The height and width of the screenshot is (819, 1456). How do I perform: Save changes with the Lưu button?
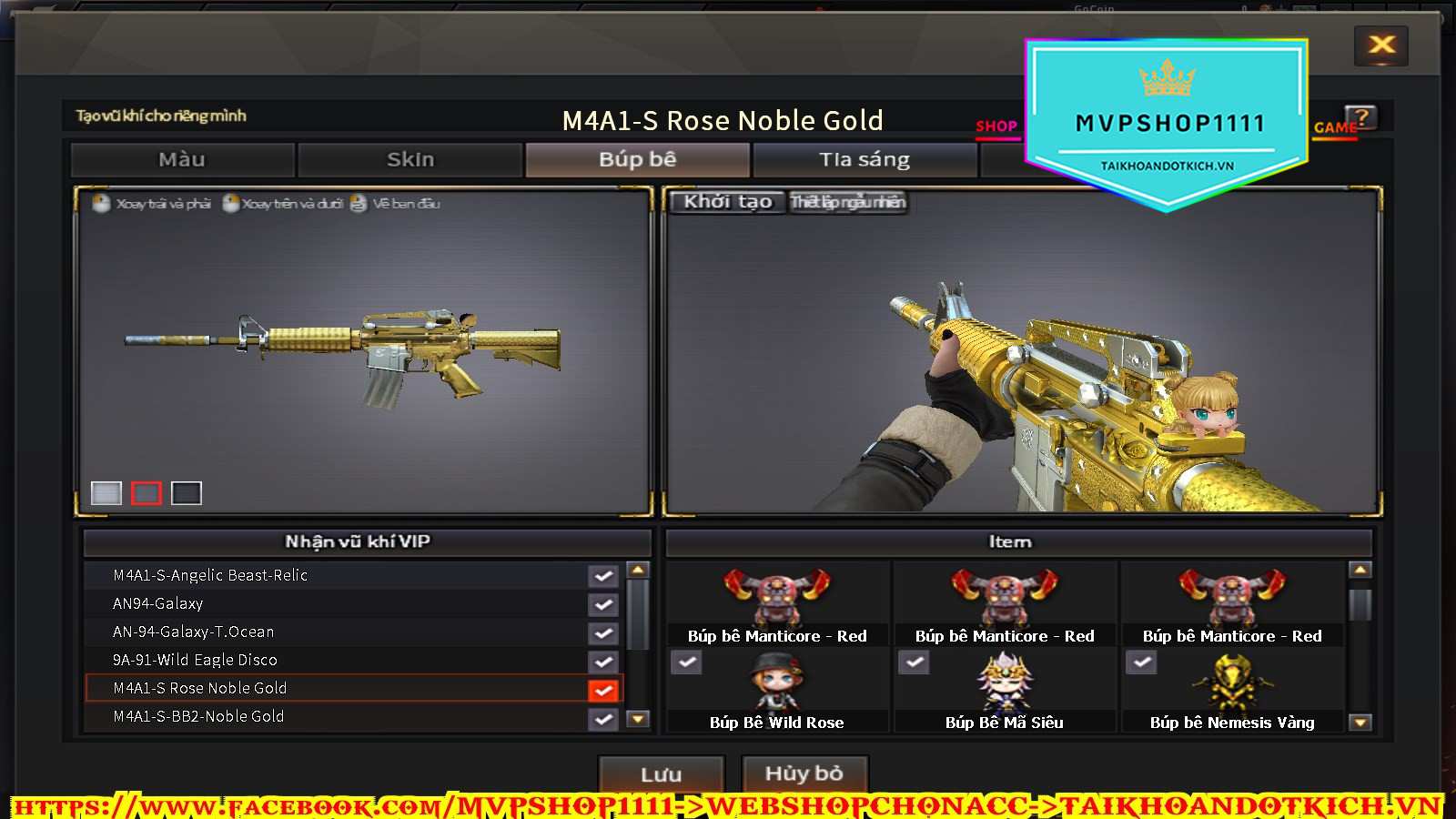[661, 774]
